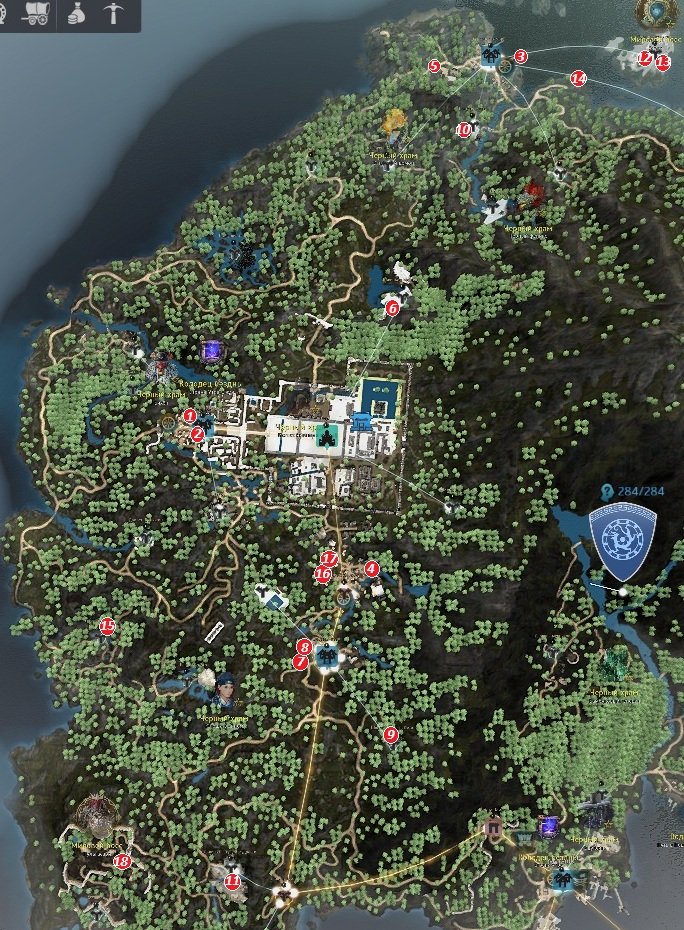684x930 pixels.
Task: Select red map marker number 5
Action: 434,66
